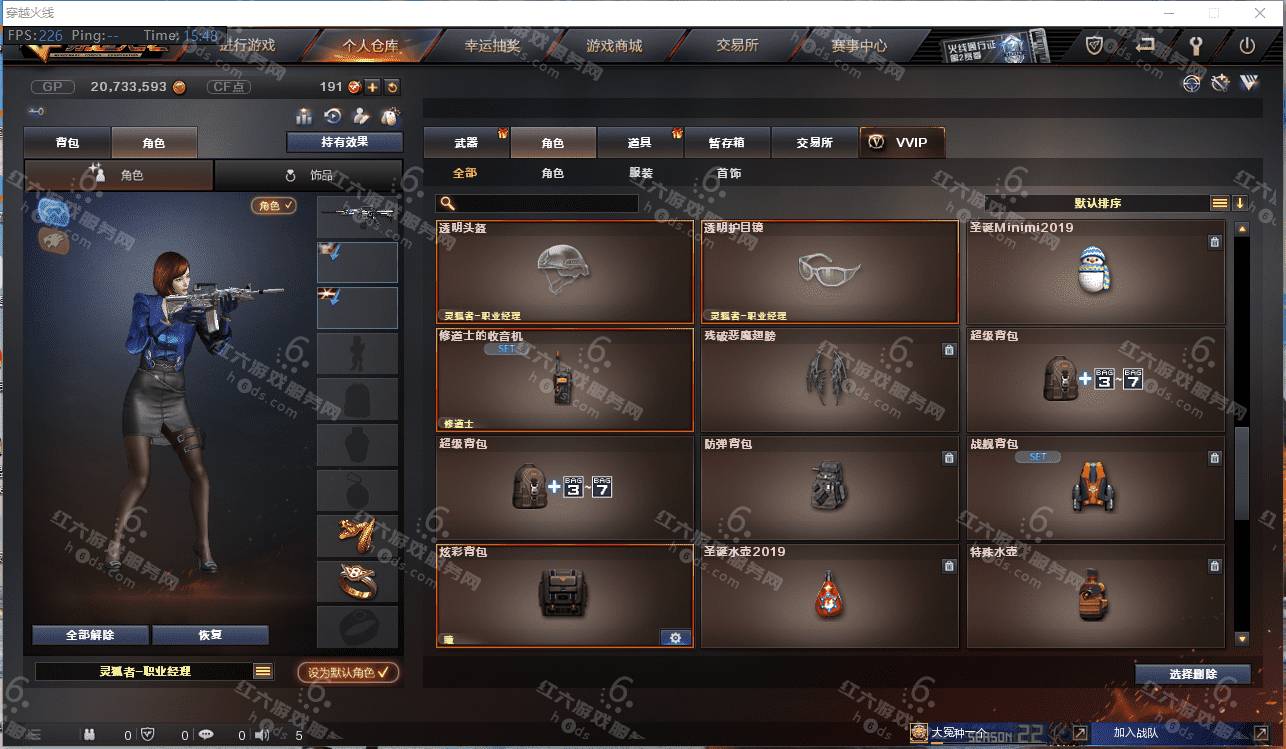Open the 持有效果 owned effects panel
This screenshot has width=1286, height=749.
[x=344, y=142]
